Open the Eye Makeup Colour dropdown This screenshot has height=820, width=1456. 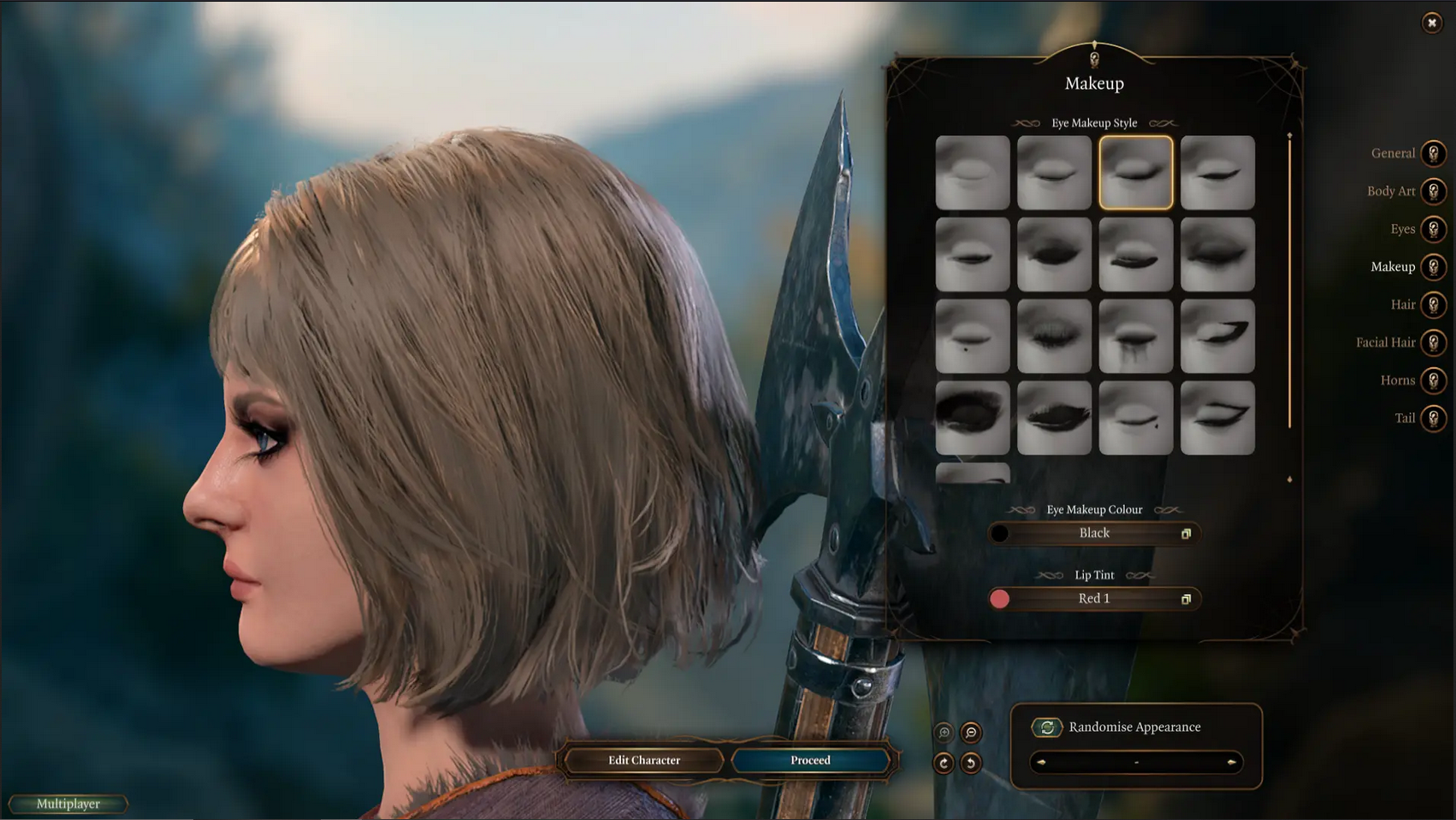coord(1094,533)
